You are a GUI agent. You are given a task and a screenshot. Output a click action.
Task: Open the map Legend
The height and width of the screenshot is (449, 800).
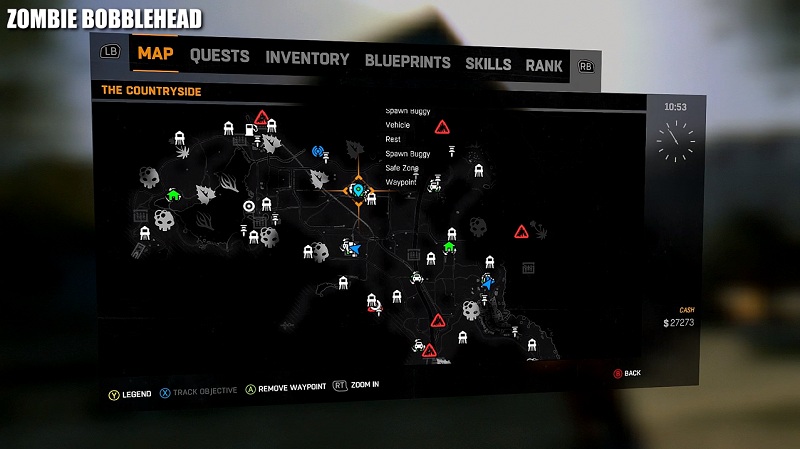(x=130, y=391)
